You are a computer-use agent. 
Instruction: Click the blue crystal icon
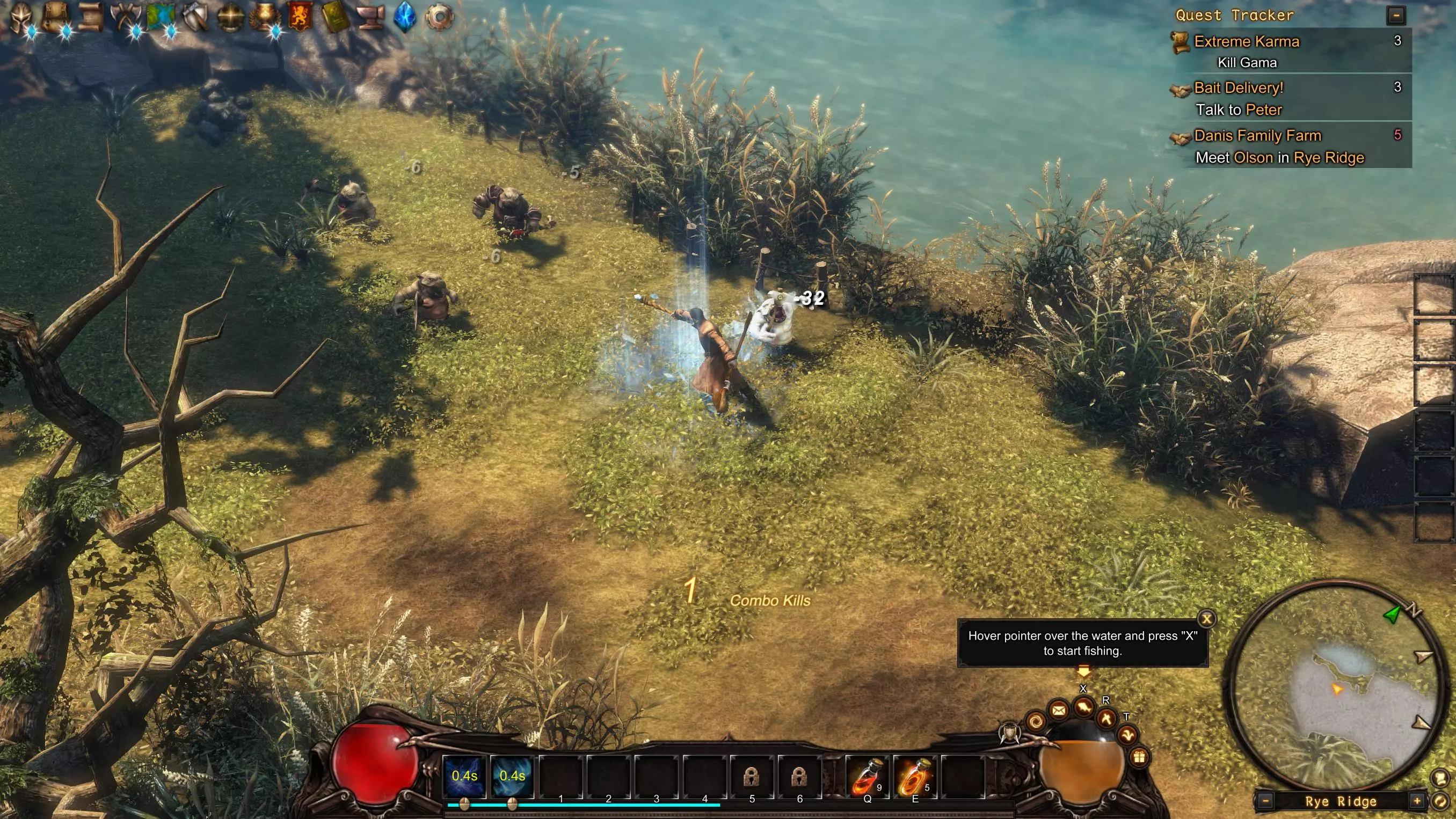click(405, 17)
